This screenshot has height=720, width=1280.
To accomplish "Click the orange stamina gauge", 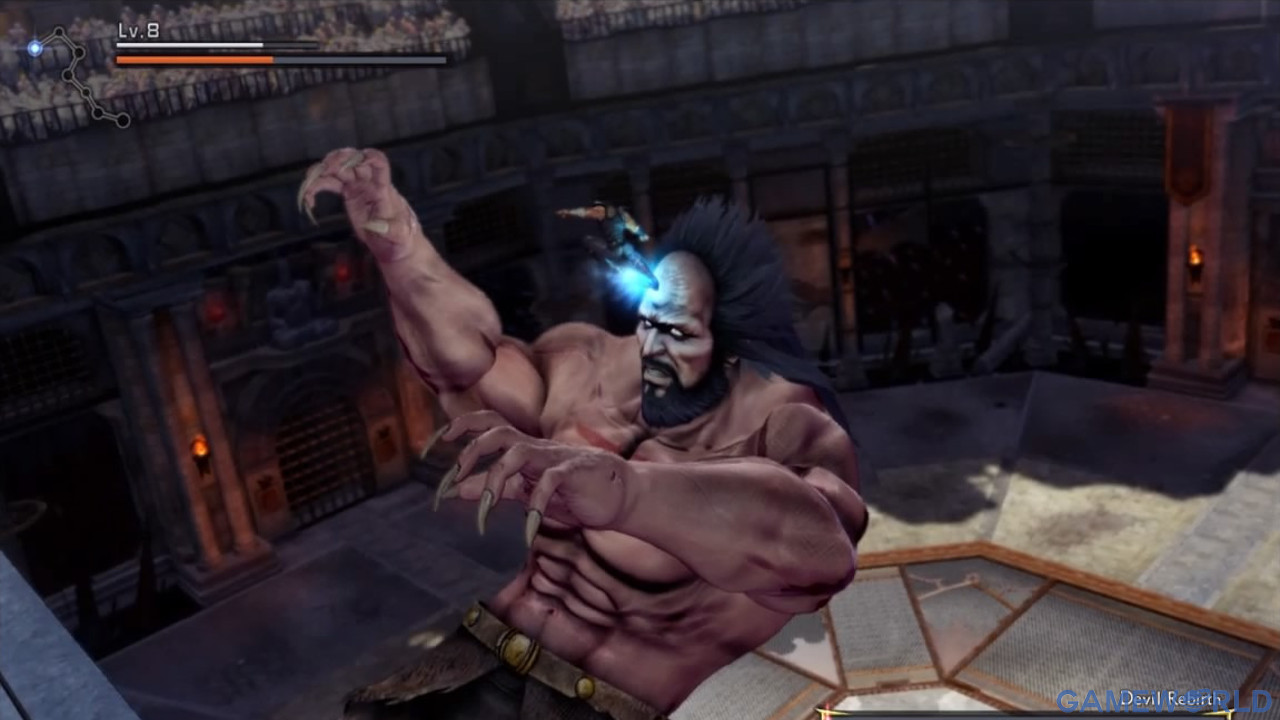I will coord(195,59).
